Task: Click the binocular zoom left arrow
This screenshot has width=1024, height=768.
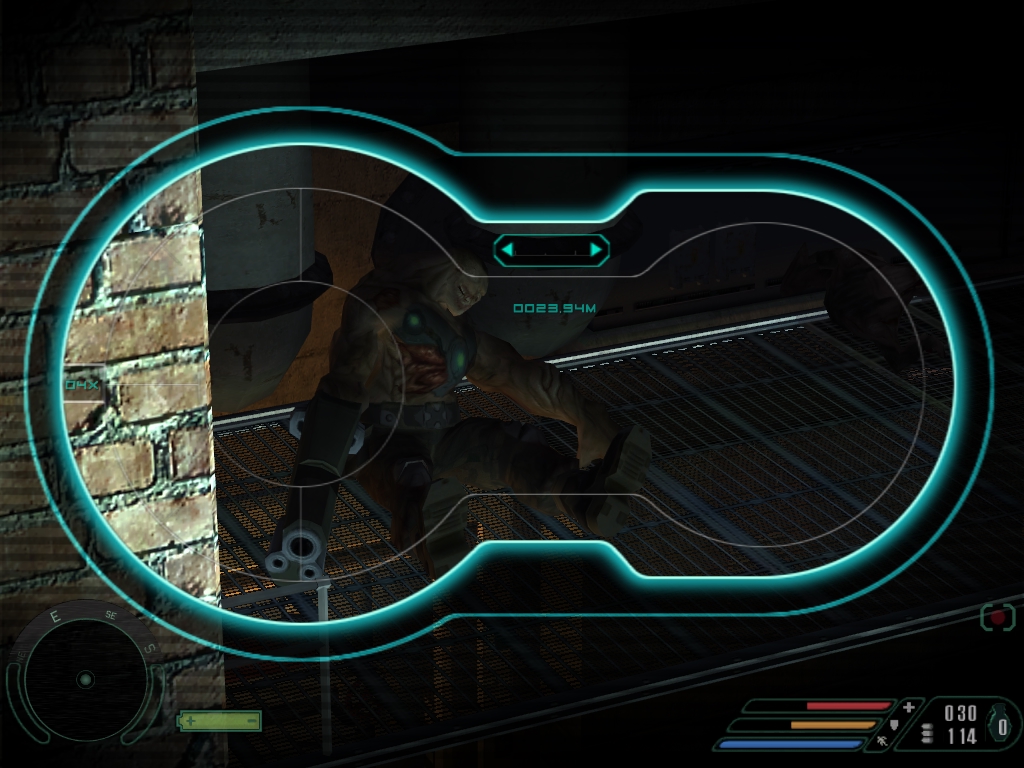Action: click(507, 249)
